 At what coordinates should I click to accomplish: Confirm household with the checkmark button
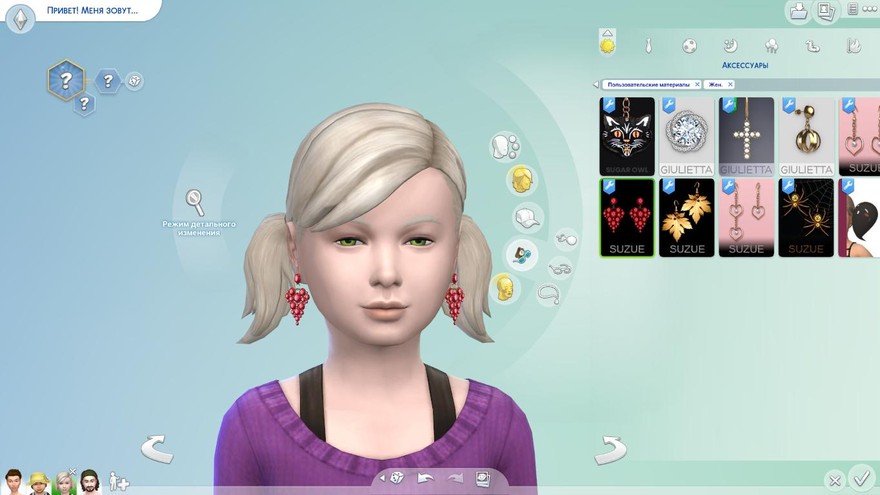[x=860, y=477]
